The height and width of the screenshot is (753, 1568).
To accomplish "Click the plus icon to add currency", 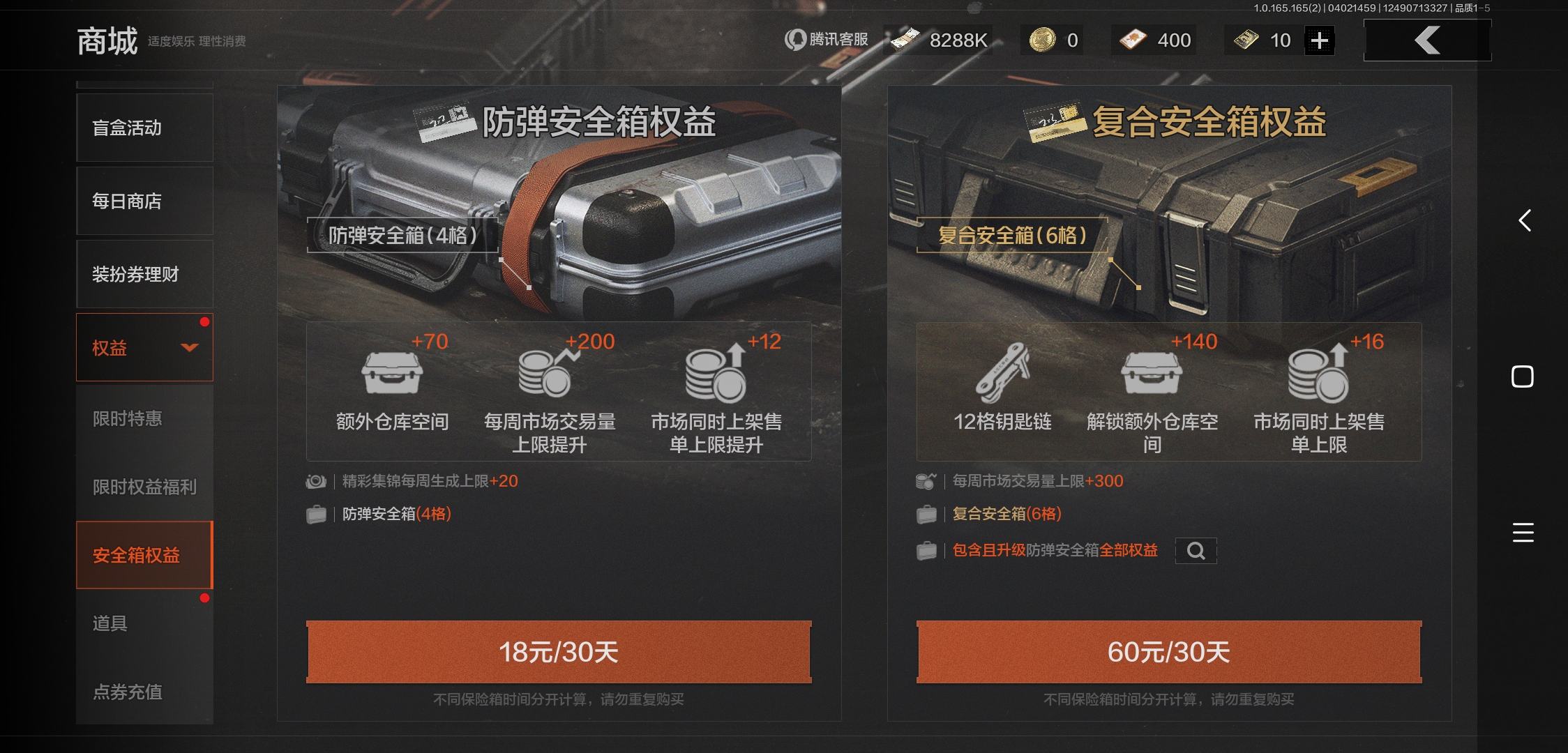I will (x=1318, y=40).
